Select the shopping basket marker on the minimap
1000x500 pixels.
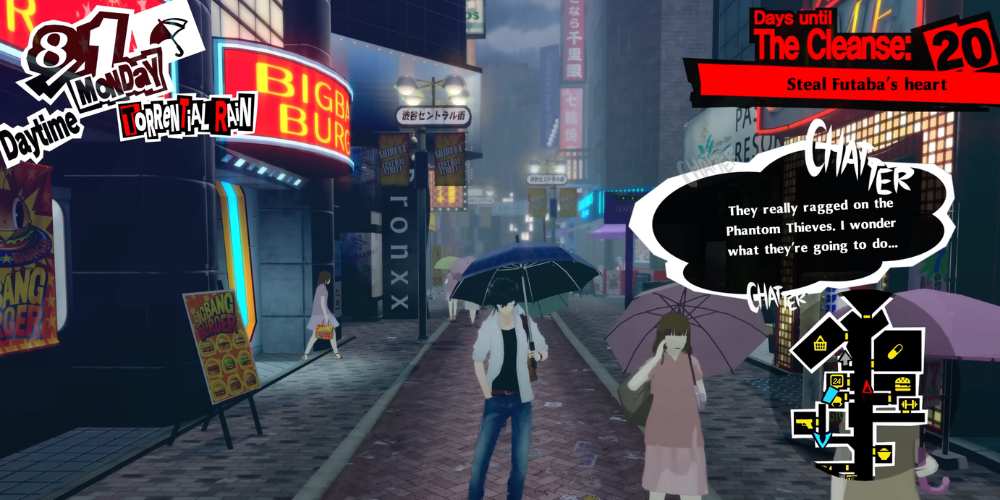pyautogui.click(x=821, y=345)
